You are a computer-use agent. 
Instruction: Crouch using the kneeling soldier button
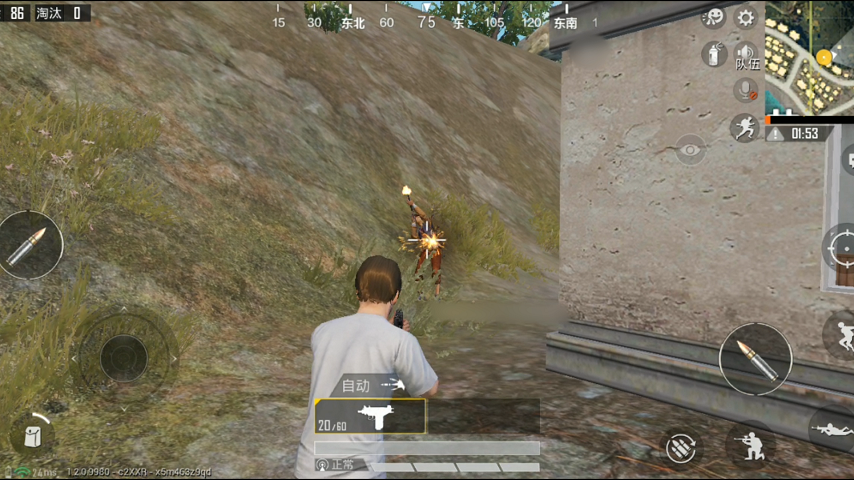[x=750, y=445]
